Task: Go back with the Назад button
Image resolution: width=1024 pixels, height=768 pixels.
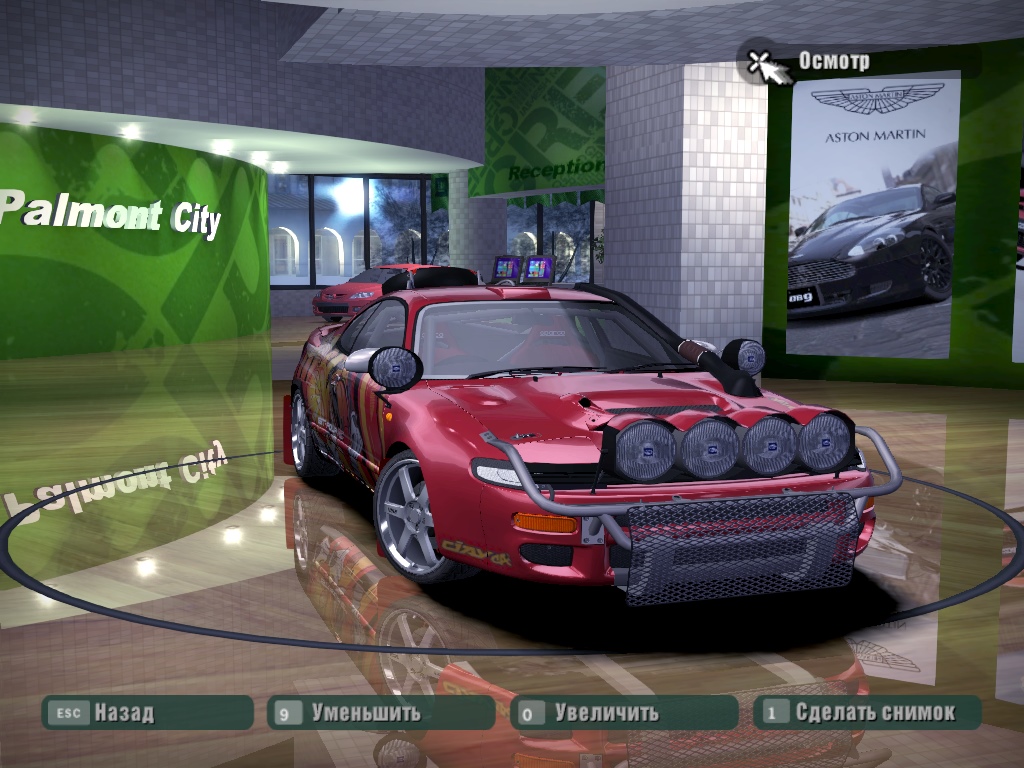Action: (146, 713)
